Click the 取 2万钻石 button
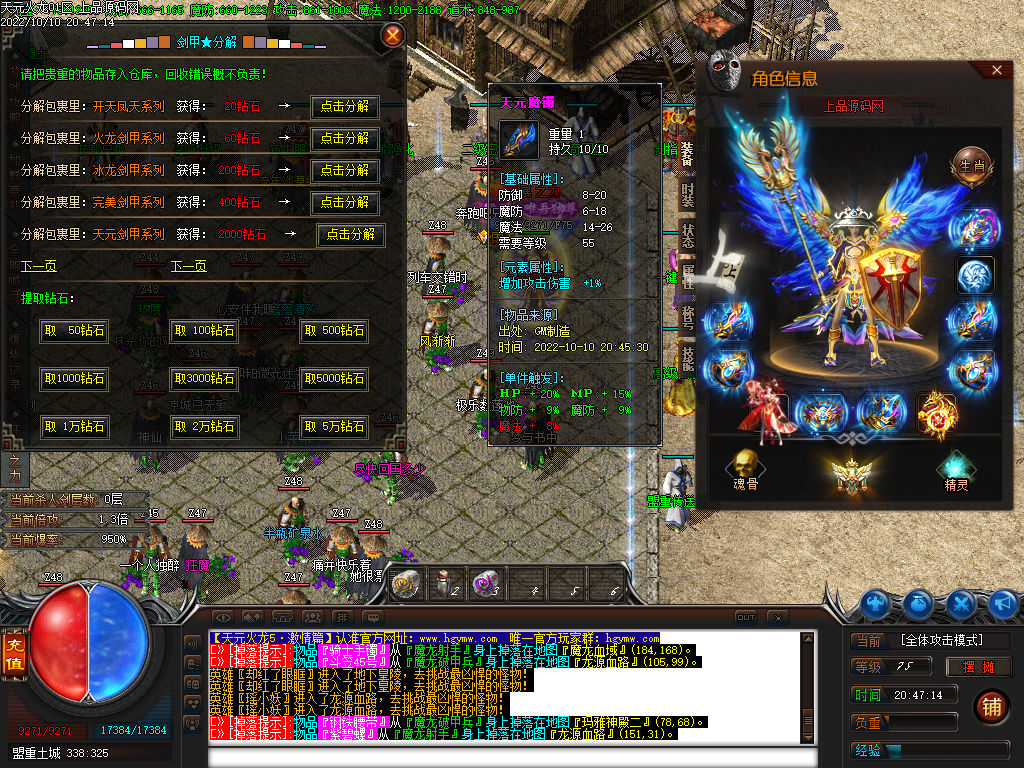Image resolution: width=1024 pixels, height=768 pixels. [204, 427]
